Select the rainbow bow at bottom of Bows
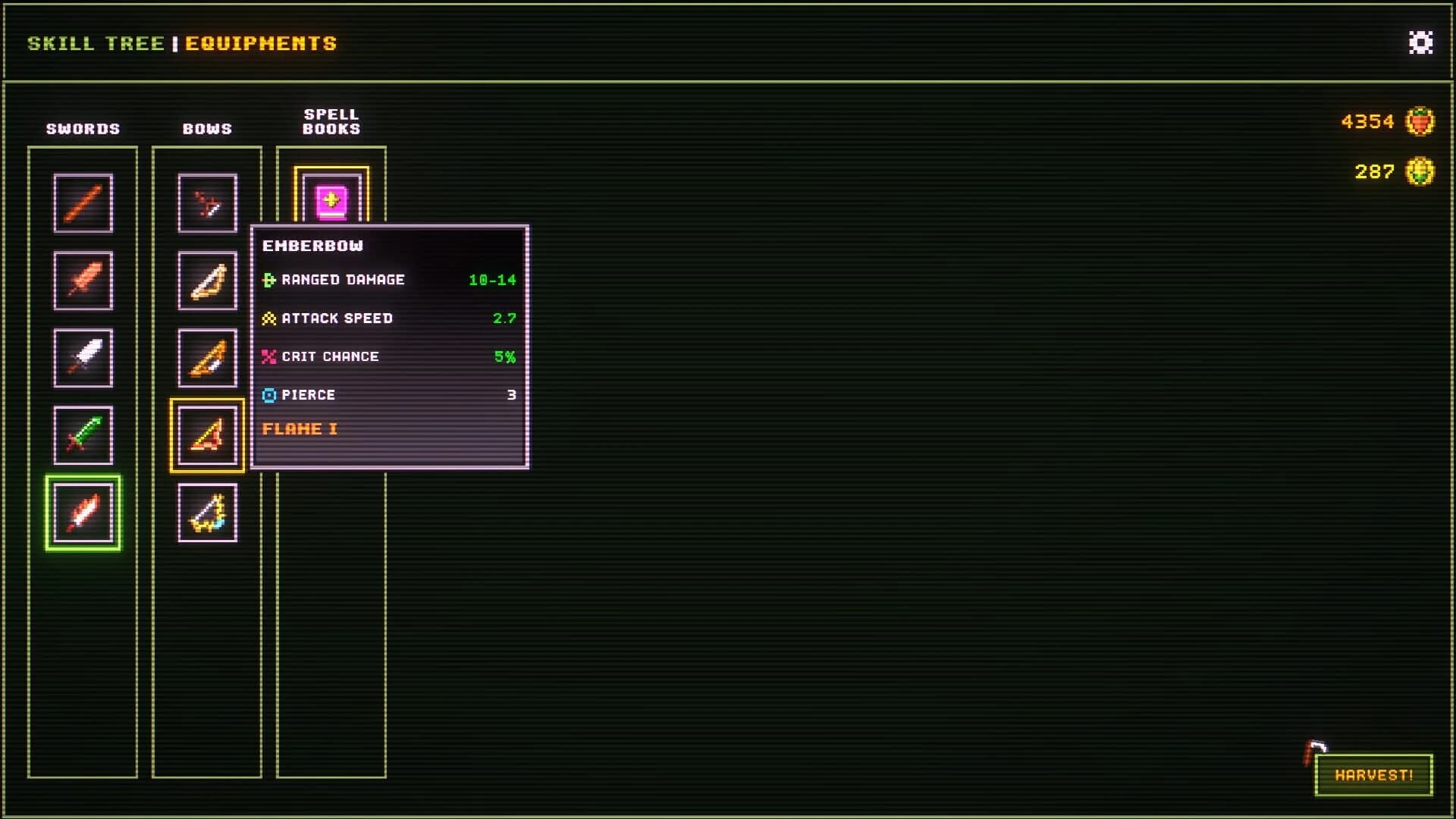This screenshot has height=819, width=1456. pyautogui.click(x=206, y=513)
